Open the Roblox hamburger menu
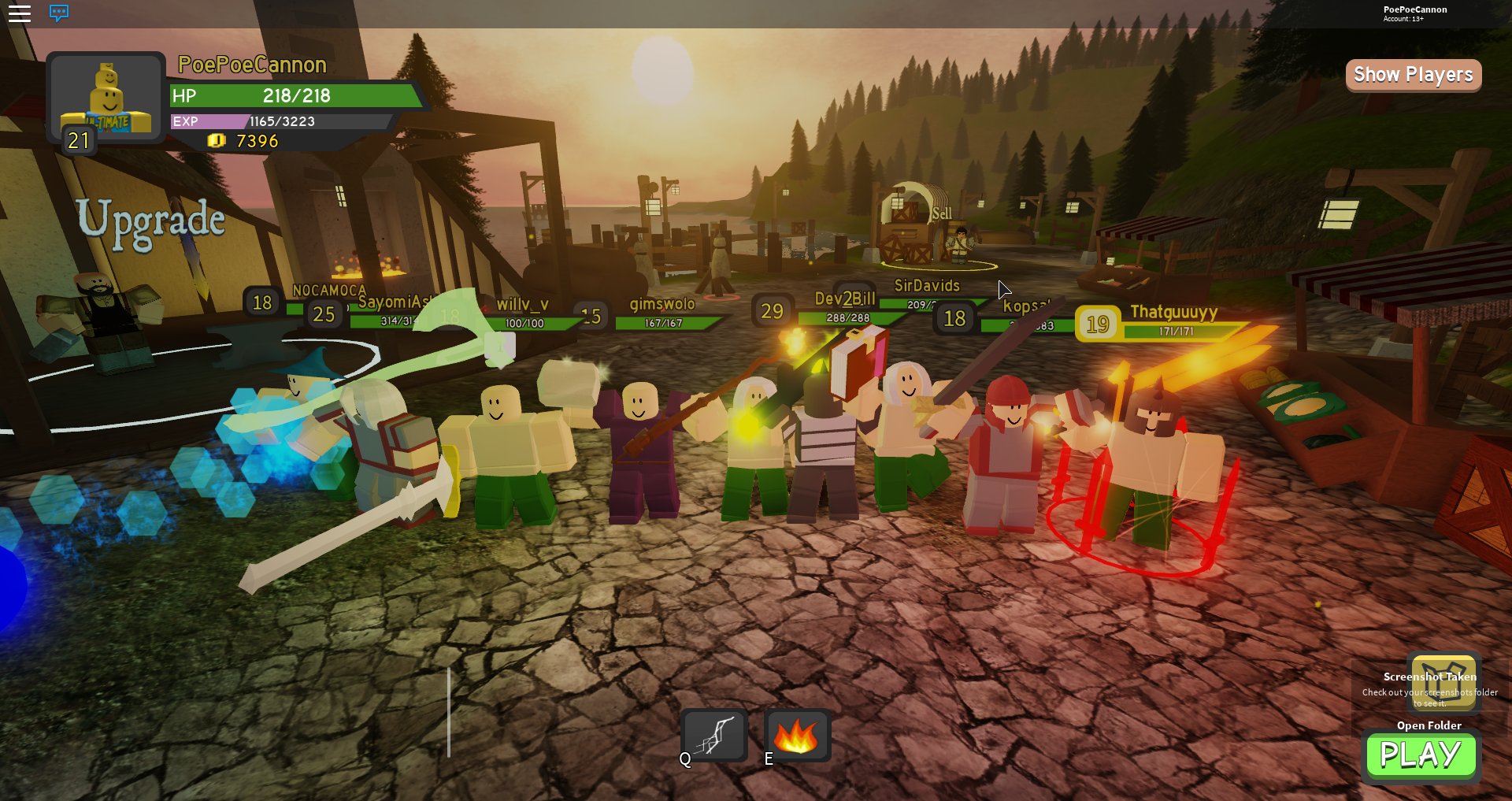Image resolution: width=1512 pixels, height=801 pixels. click(20, 13)
